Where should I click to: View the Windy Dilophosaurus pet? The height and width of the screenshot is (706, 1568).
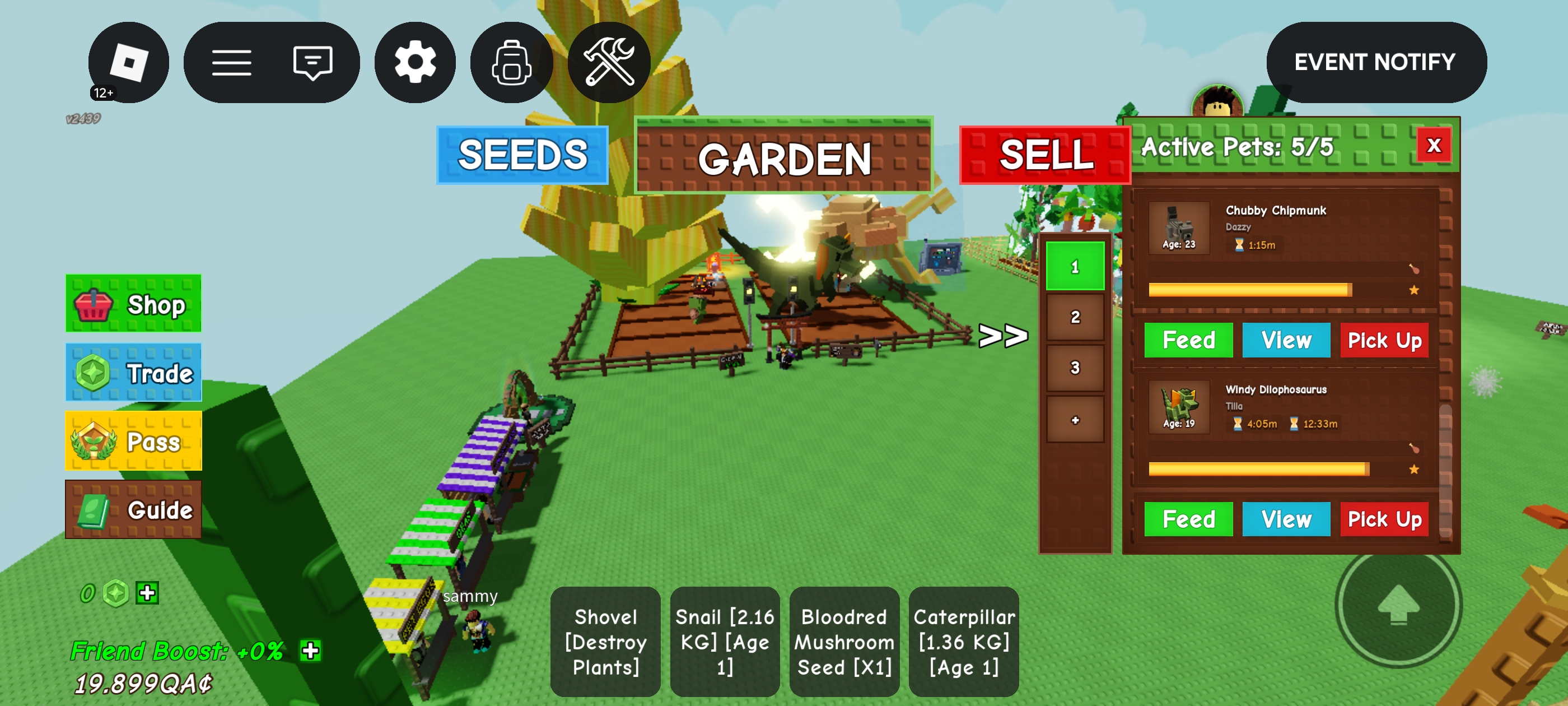click(1286, 519)
